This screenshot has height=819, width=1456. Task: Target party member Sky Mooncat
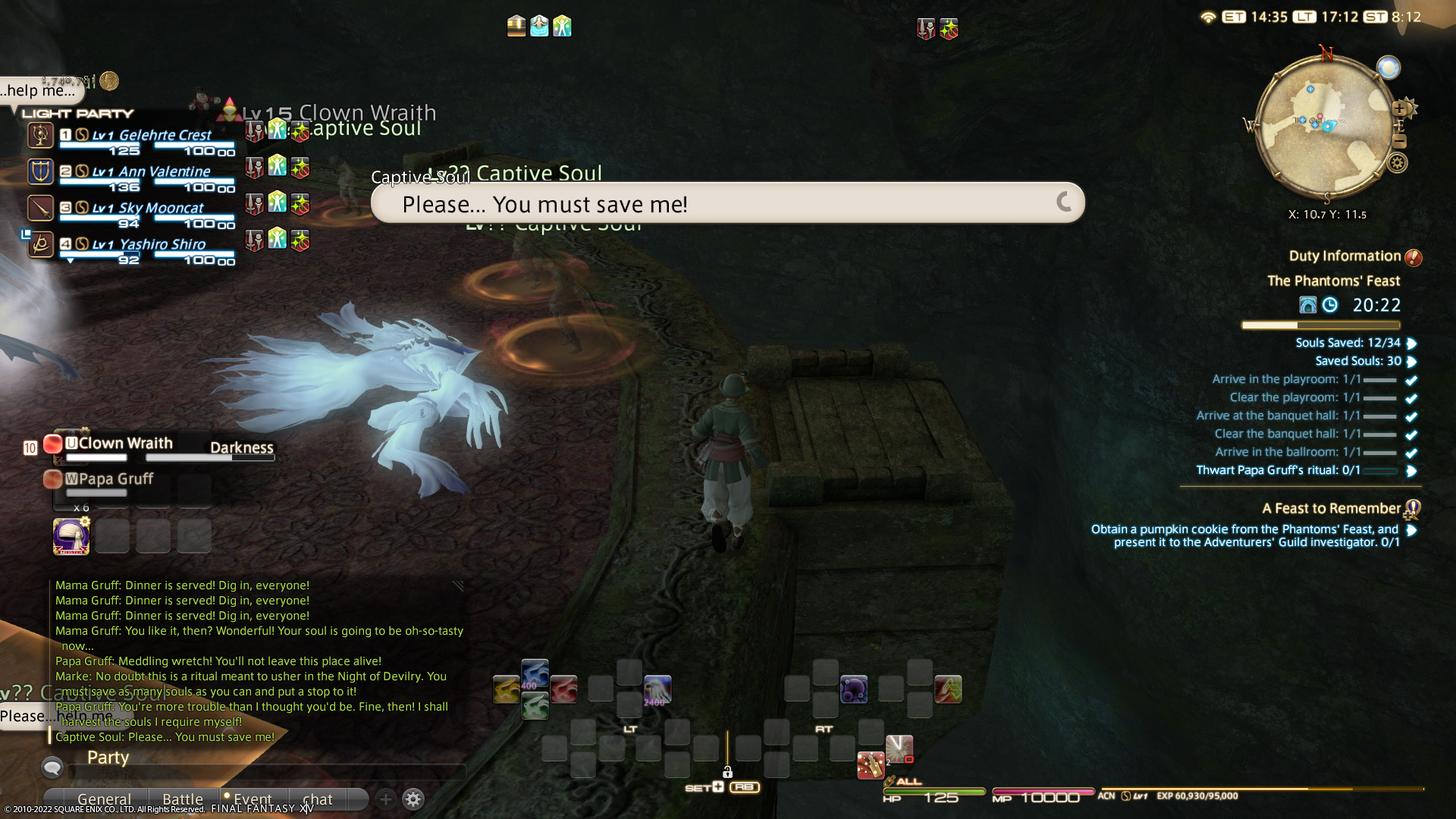click(161, 208)
